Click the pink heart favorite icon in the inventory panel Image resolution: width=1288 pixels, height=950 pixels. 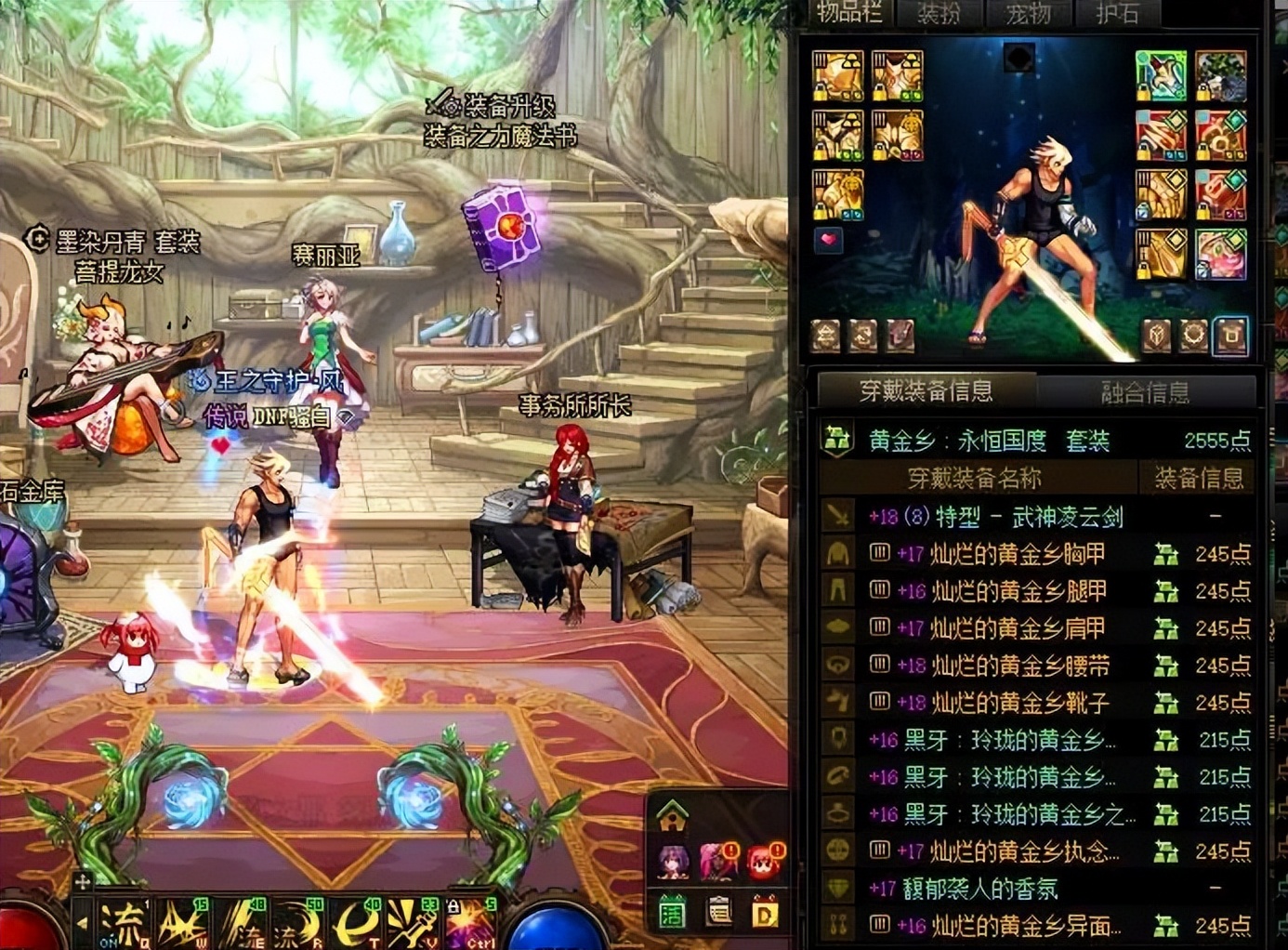830,241
